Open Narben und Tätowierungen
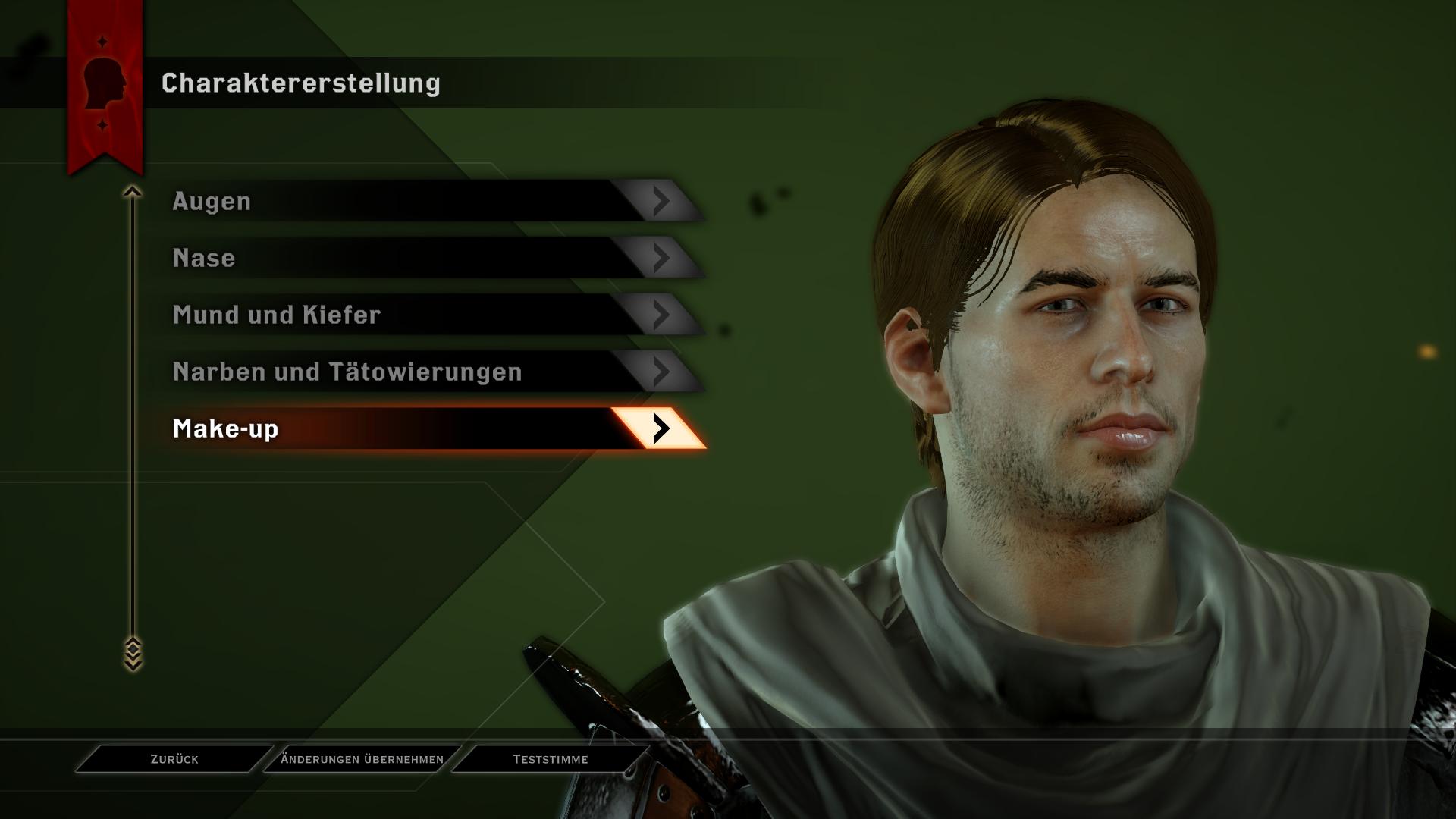 click(425, 372)
